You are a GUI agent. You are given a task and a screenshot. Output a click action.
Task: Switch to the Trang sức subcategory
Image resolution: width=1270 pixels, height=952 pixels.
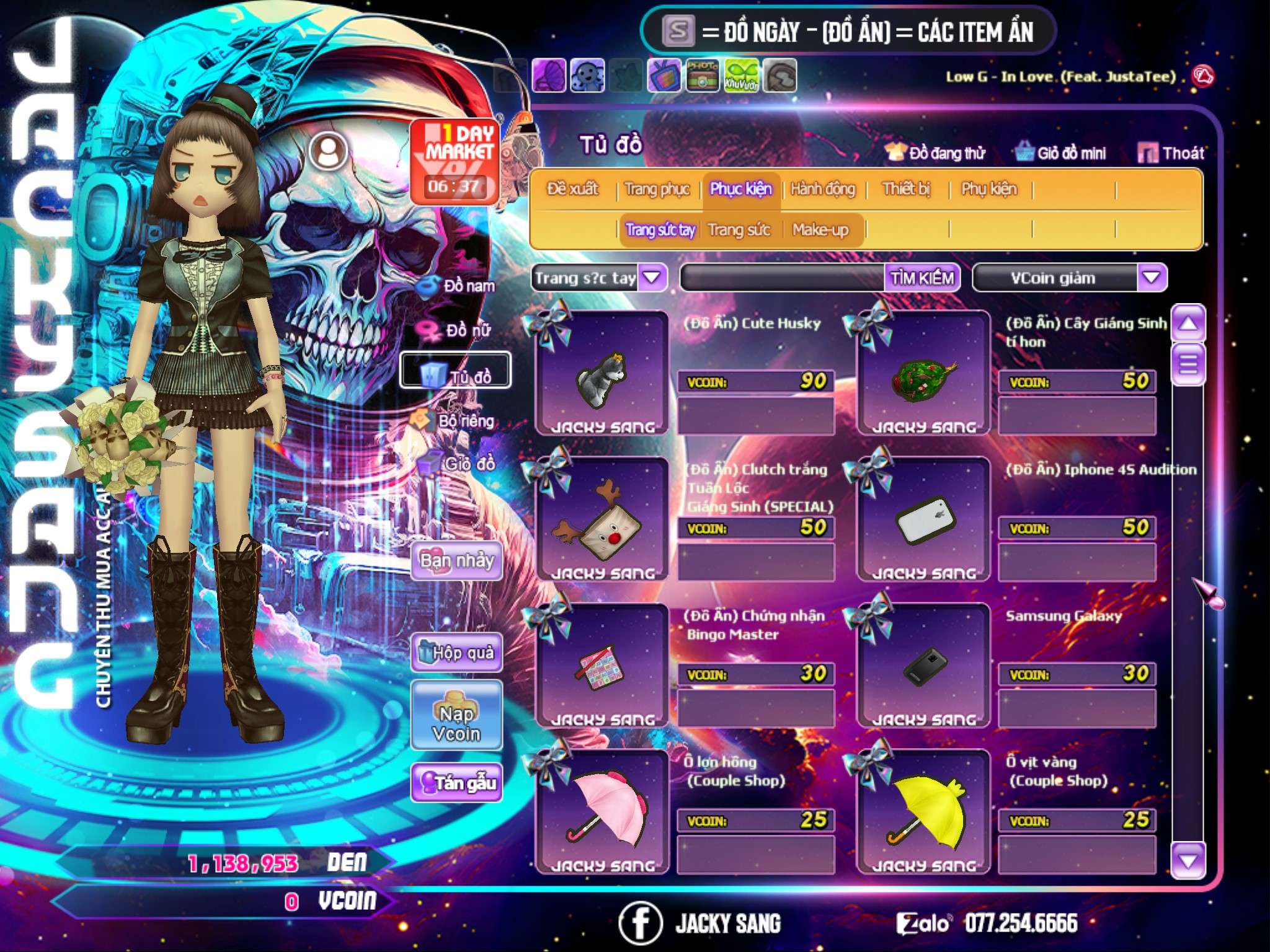(x=739, y=230)
